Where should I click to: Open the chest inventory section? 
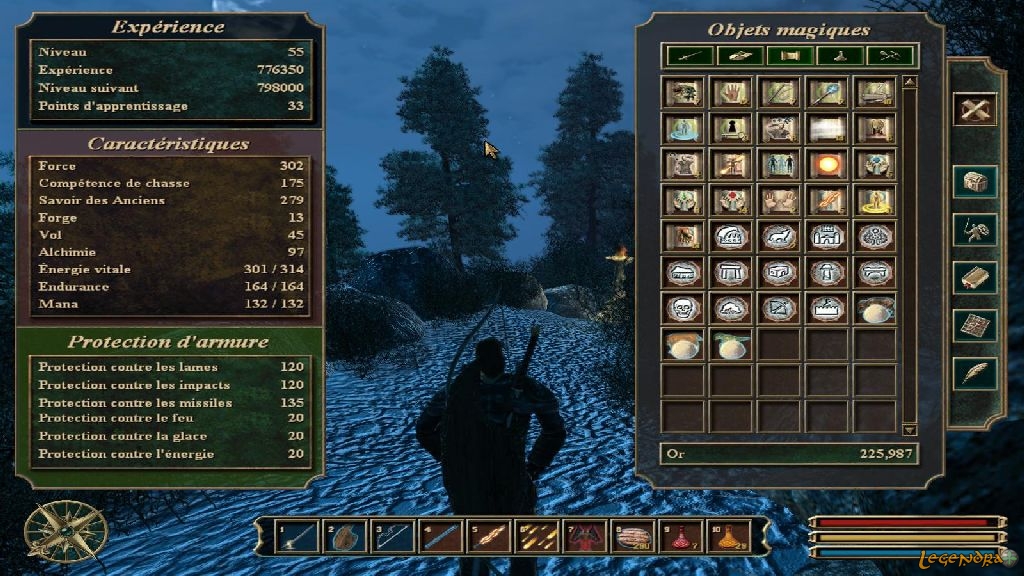[x=974, y=182]
